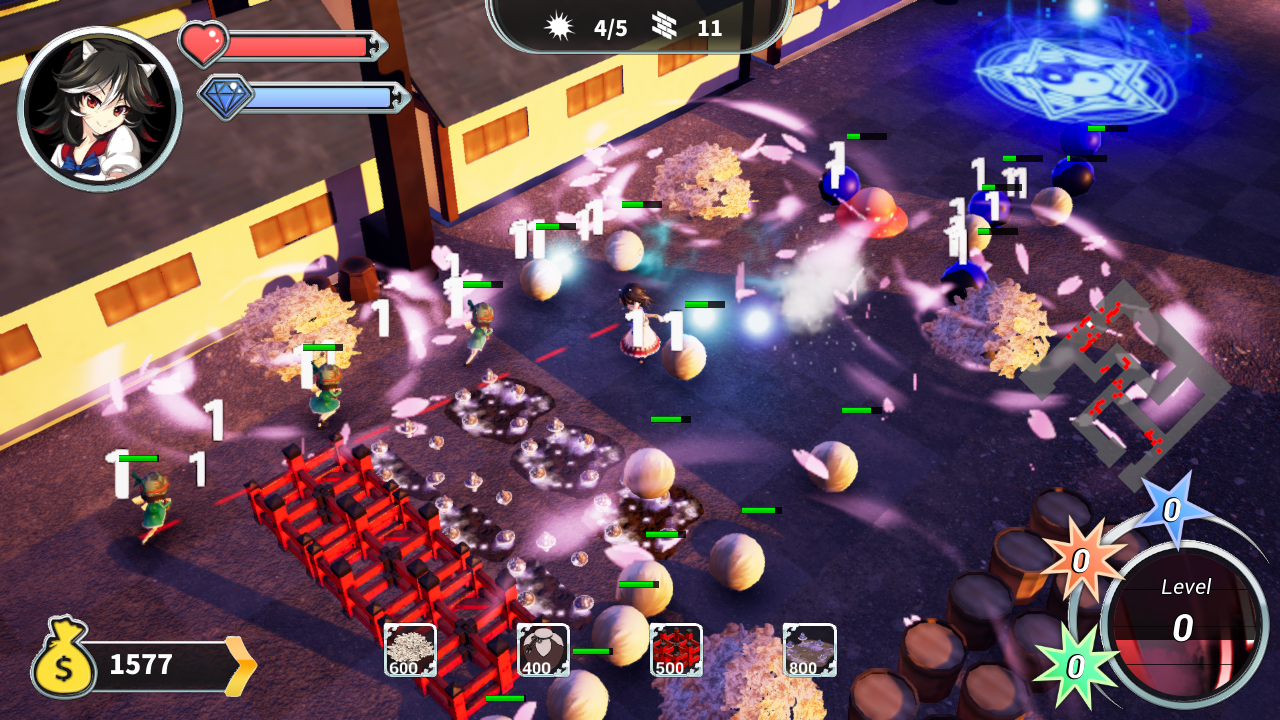Click the blue star skill point

tap(1172, 509)
